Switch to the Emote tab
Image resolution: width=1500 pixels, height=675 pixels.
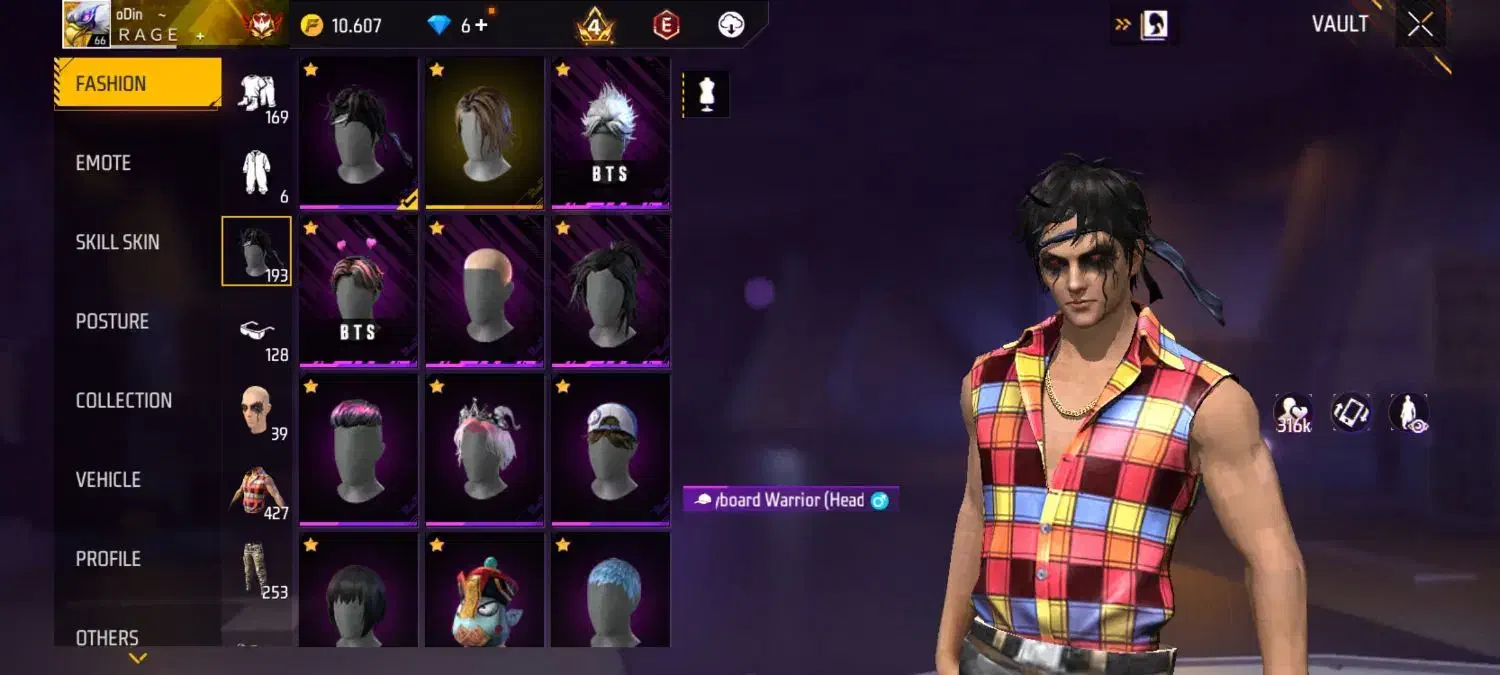coord(104,163)
